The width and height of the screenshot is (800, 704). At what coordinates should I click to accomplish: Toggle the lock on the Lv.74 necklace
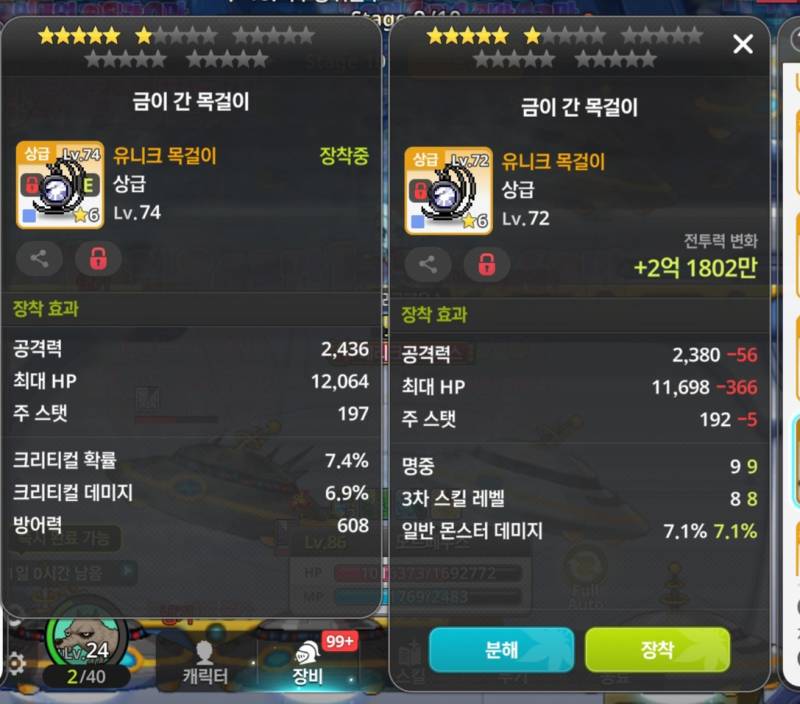pos(98,259)
